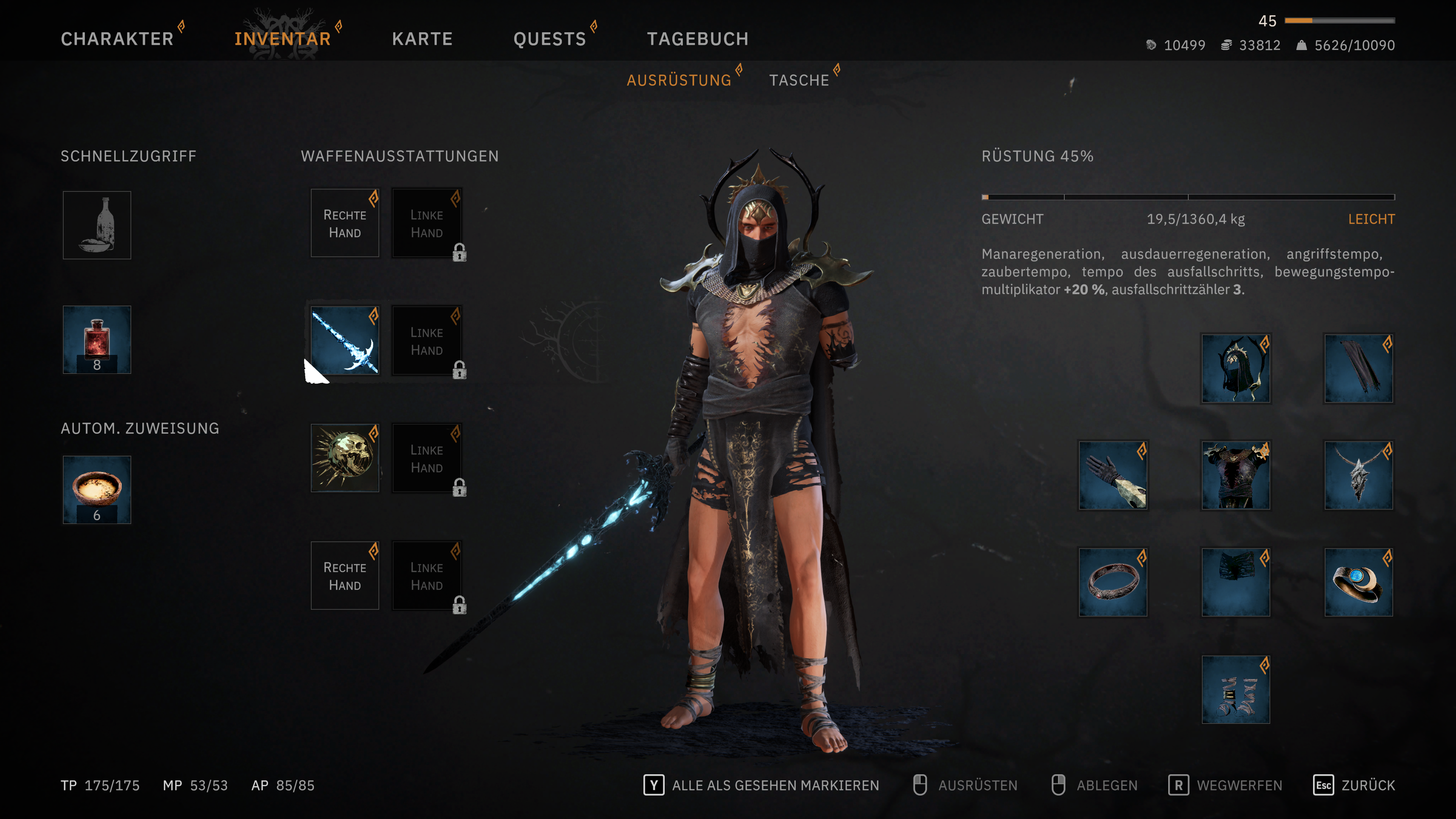
Task: Select the red potion quick slot
Action: point(97,340)
